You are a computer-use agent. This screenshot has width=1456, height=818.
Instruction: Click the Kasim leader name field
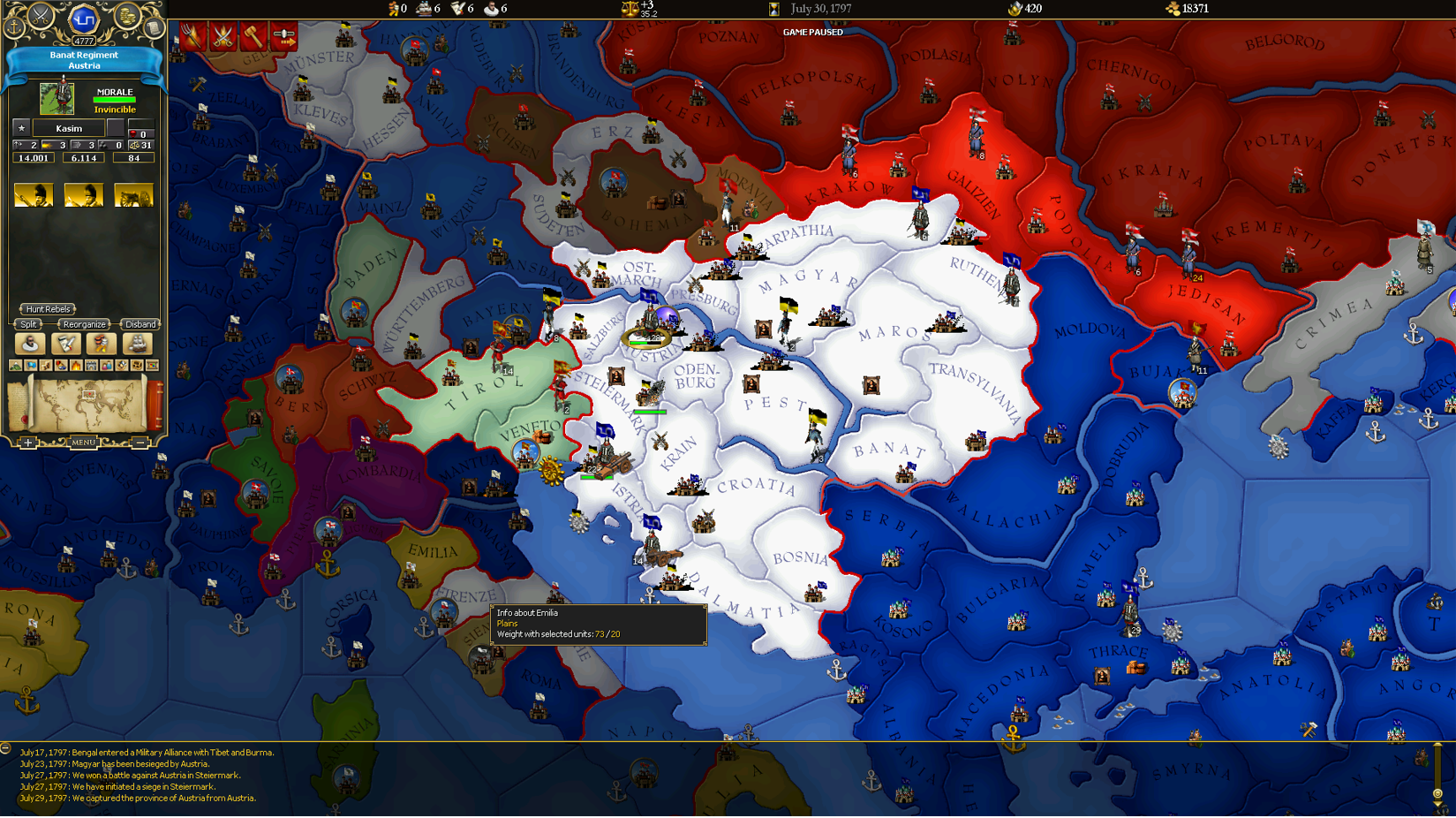(67, 127)
